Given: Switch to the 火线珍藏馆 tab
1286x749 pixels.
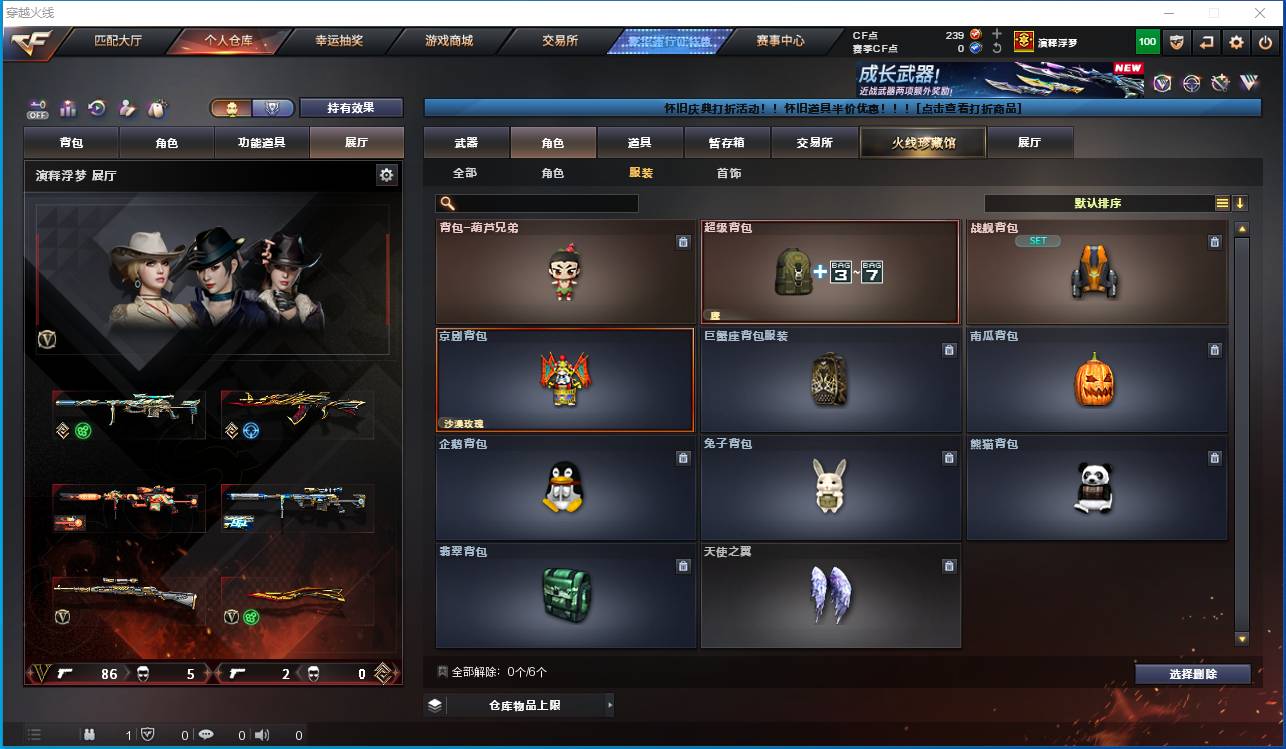Looking at the screenshot, I should (x=921, y=142).
